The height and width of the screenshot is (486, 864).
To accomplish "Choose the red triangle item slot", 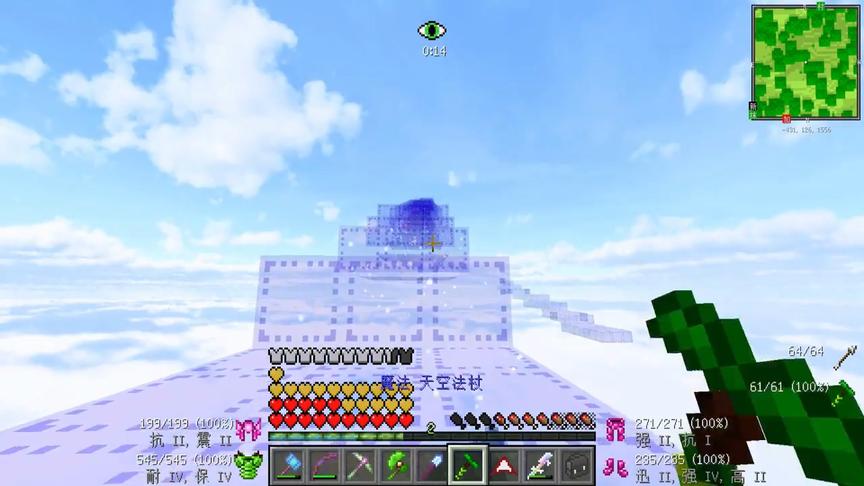I will point(504,466).
